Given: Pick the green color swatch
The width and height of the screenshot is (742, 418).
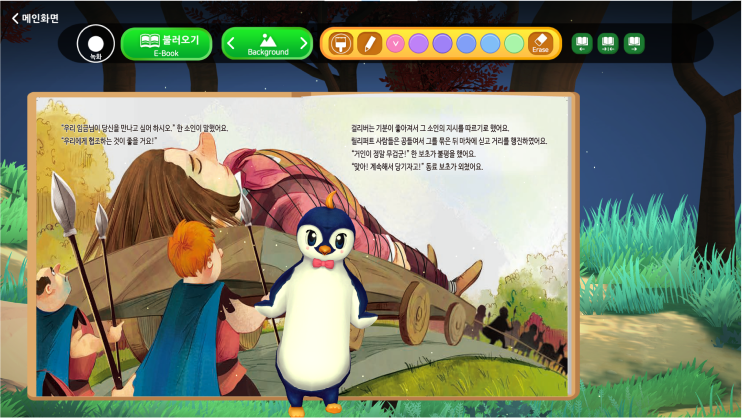Looking at the screenshot, I should point(514,43).
